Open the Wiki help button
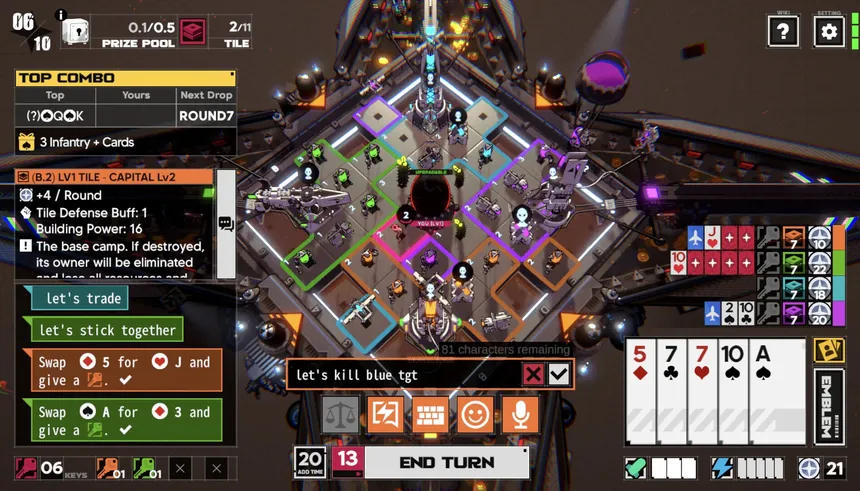Screen dimensions: 860x491 click(783, 31)
